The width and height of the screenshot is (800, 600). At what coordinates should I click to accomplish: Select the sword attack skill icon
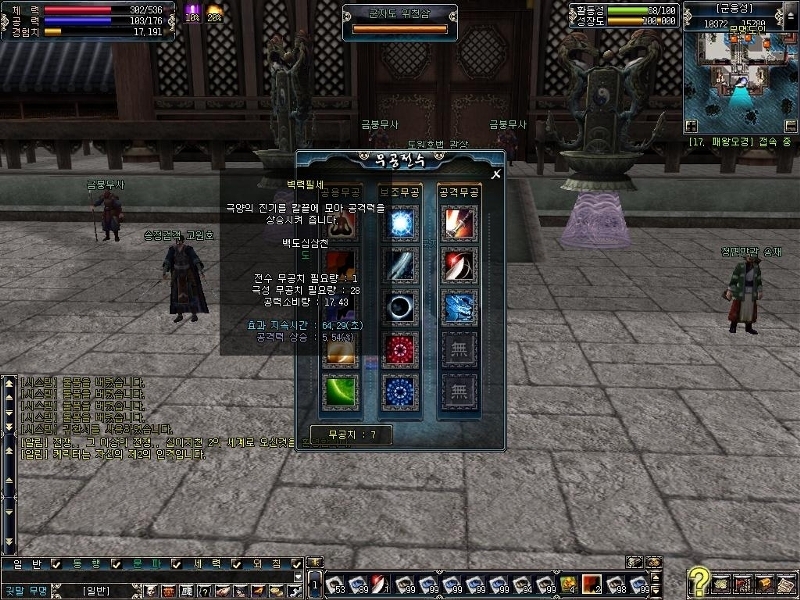(460, 223)
